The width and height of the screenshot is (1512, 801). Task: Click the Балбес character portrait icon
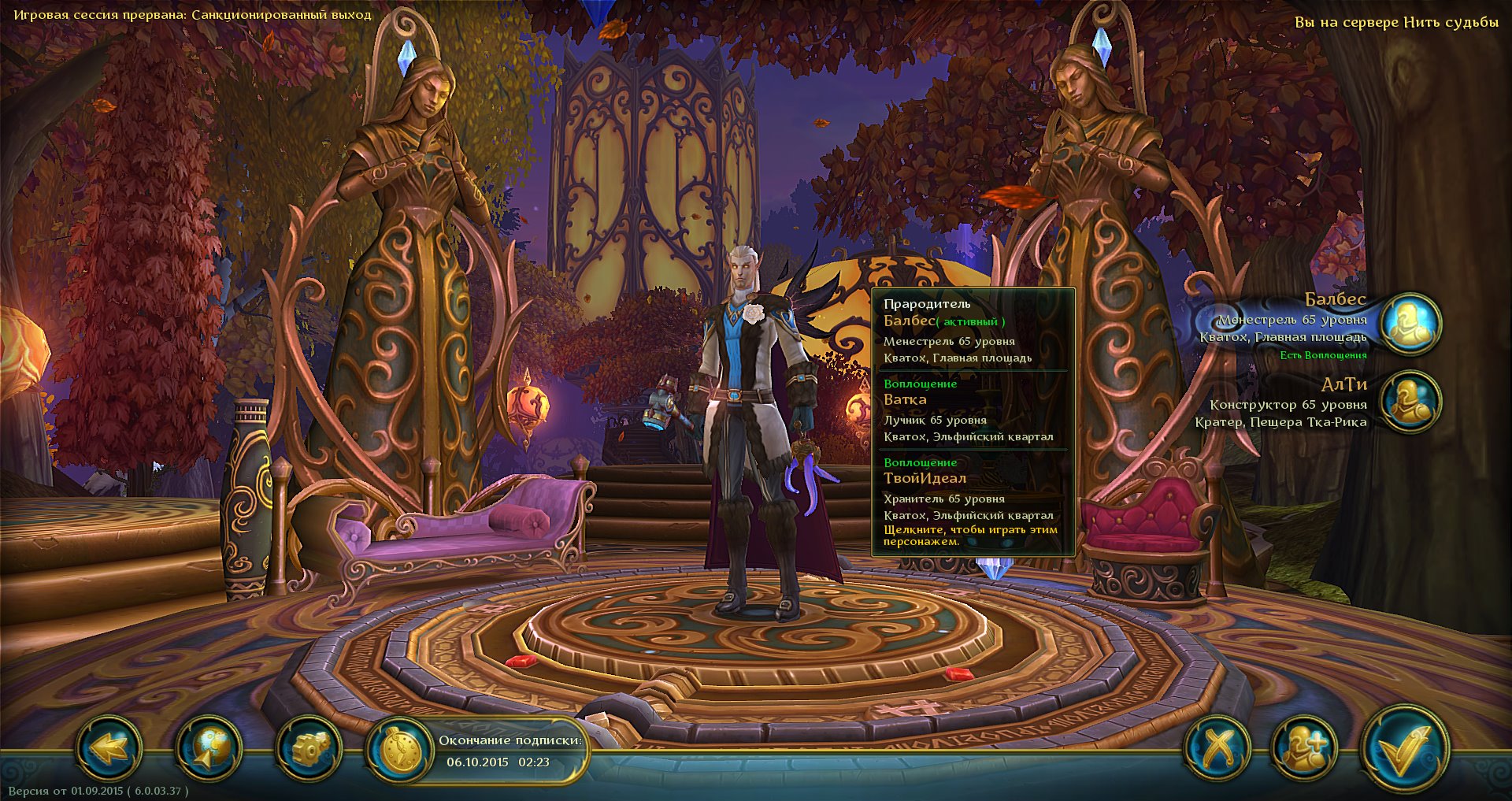(x=1411, y=323)
